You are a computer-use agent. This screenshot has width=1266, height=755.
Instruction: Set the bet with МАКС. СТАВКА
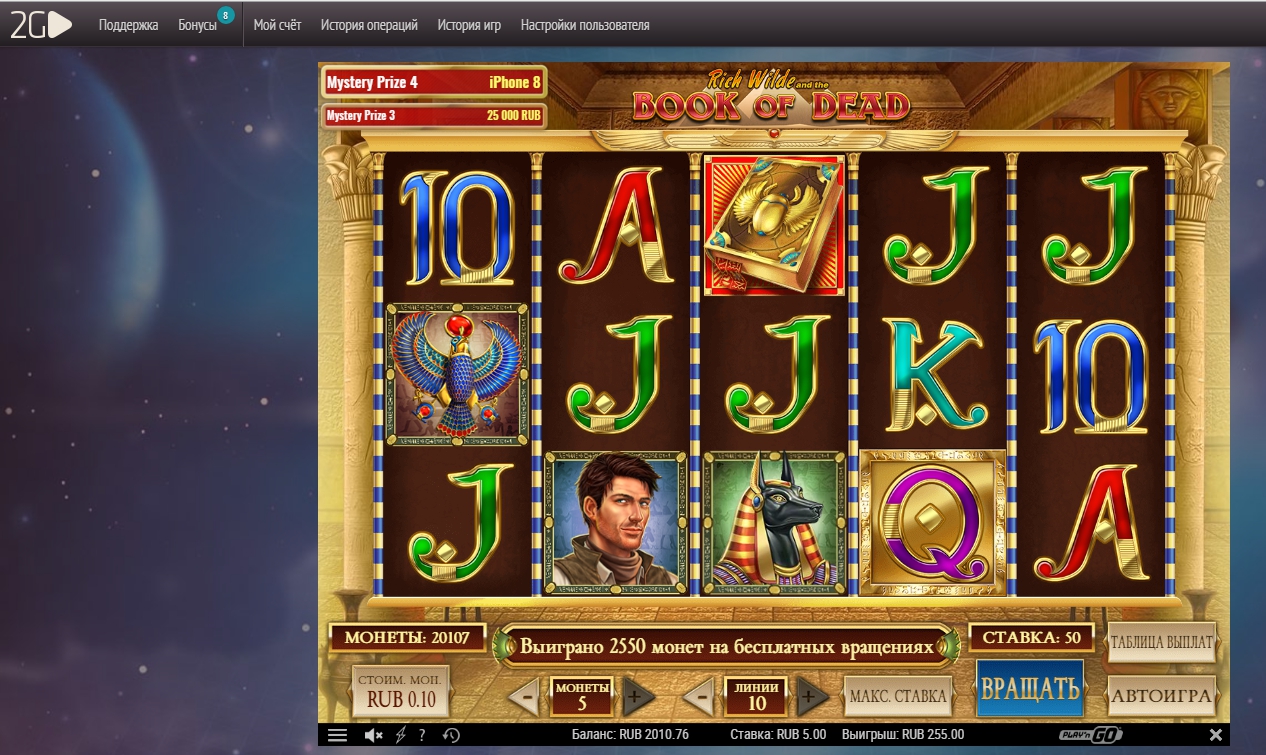tap(895, 695)
